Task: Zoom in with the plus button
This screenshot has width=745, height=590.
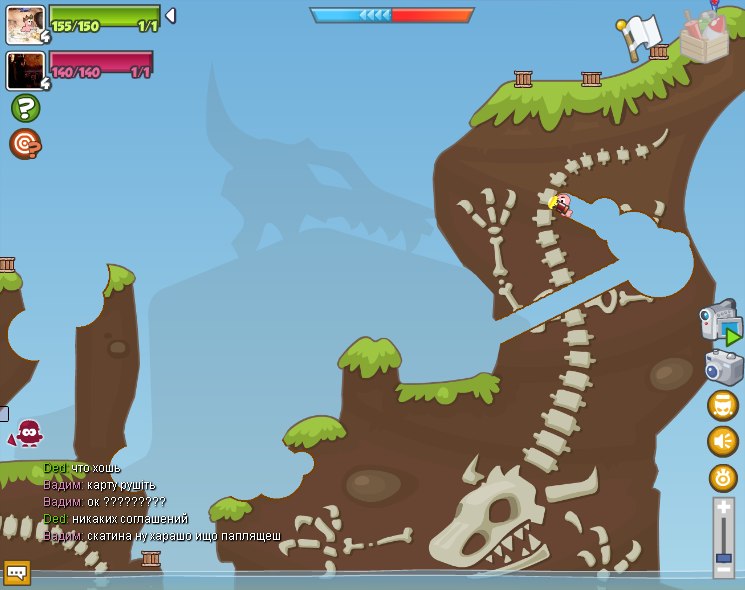Action: point(723,509)
